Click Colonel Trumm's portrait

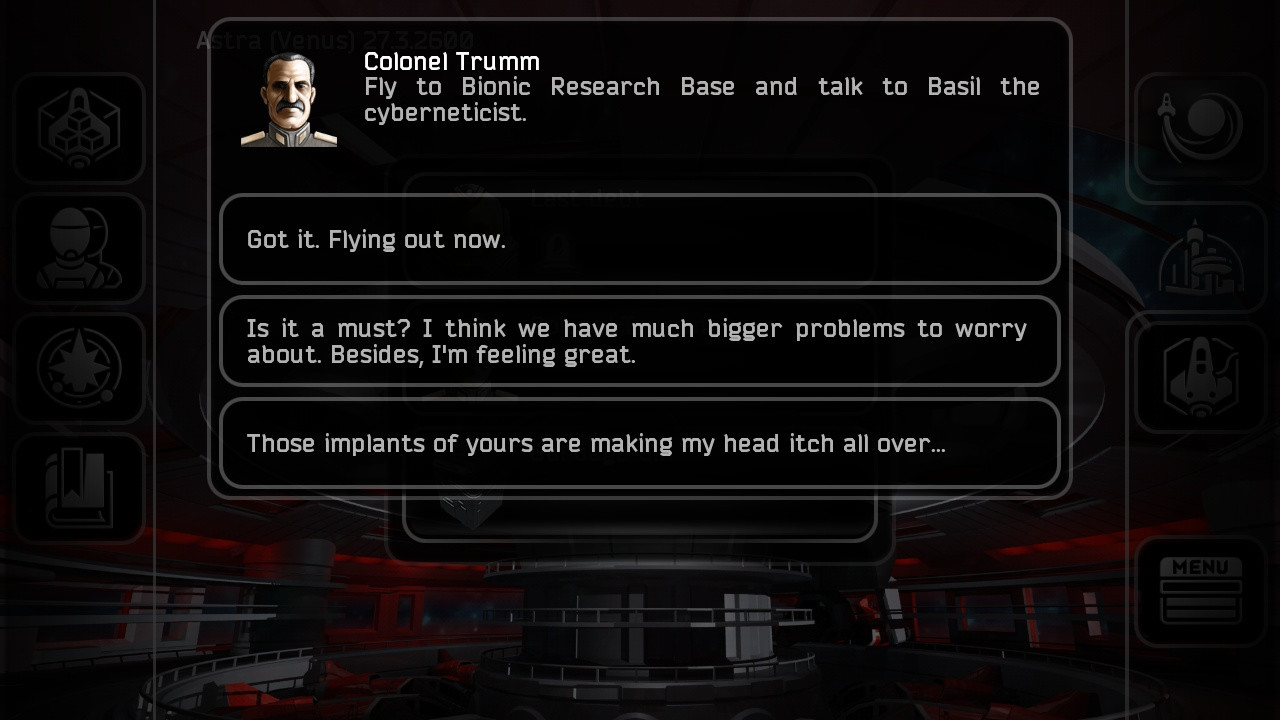point(288,97)
